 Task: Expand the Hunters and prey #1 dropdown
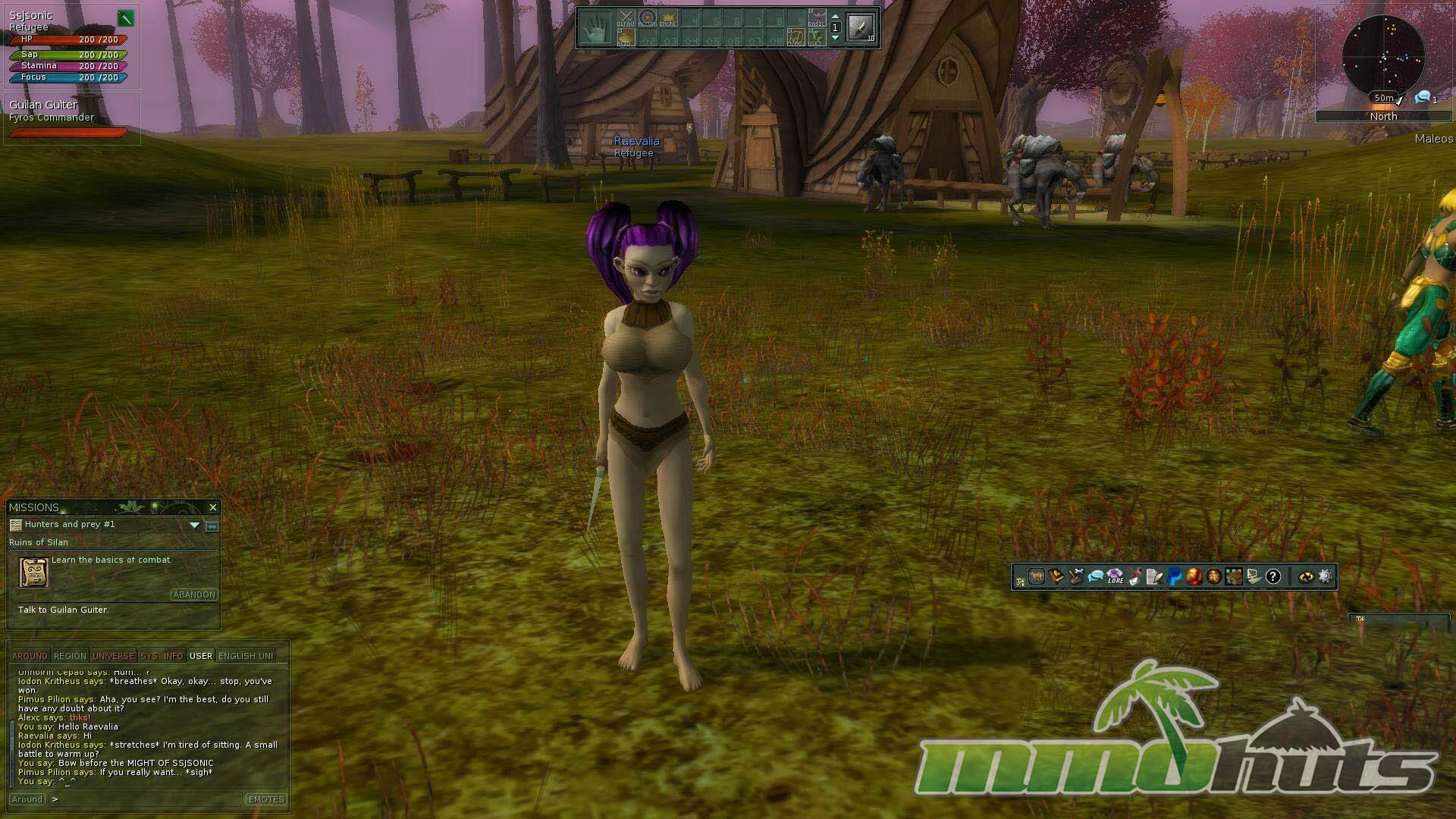point(194,525)
